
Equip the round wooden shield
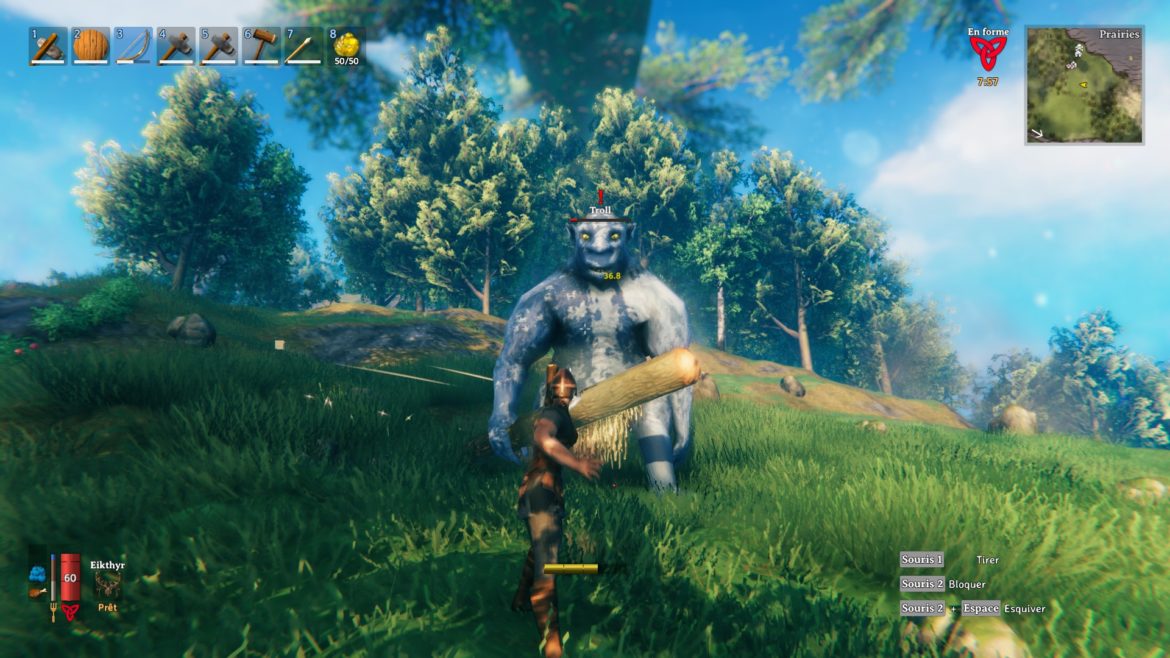pyautogui.click(x=90, y=46)
